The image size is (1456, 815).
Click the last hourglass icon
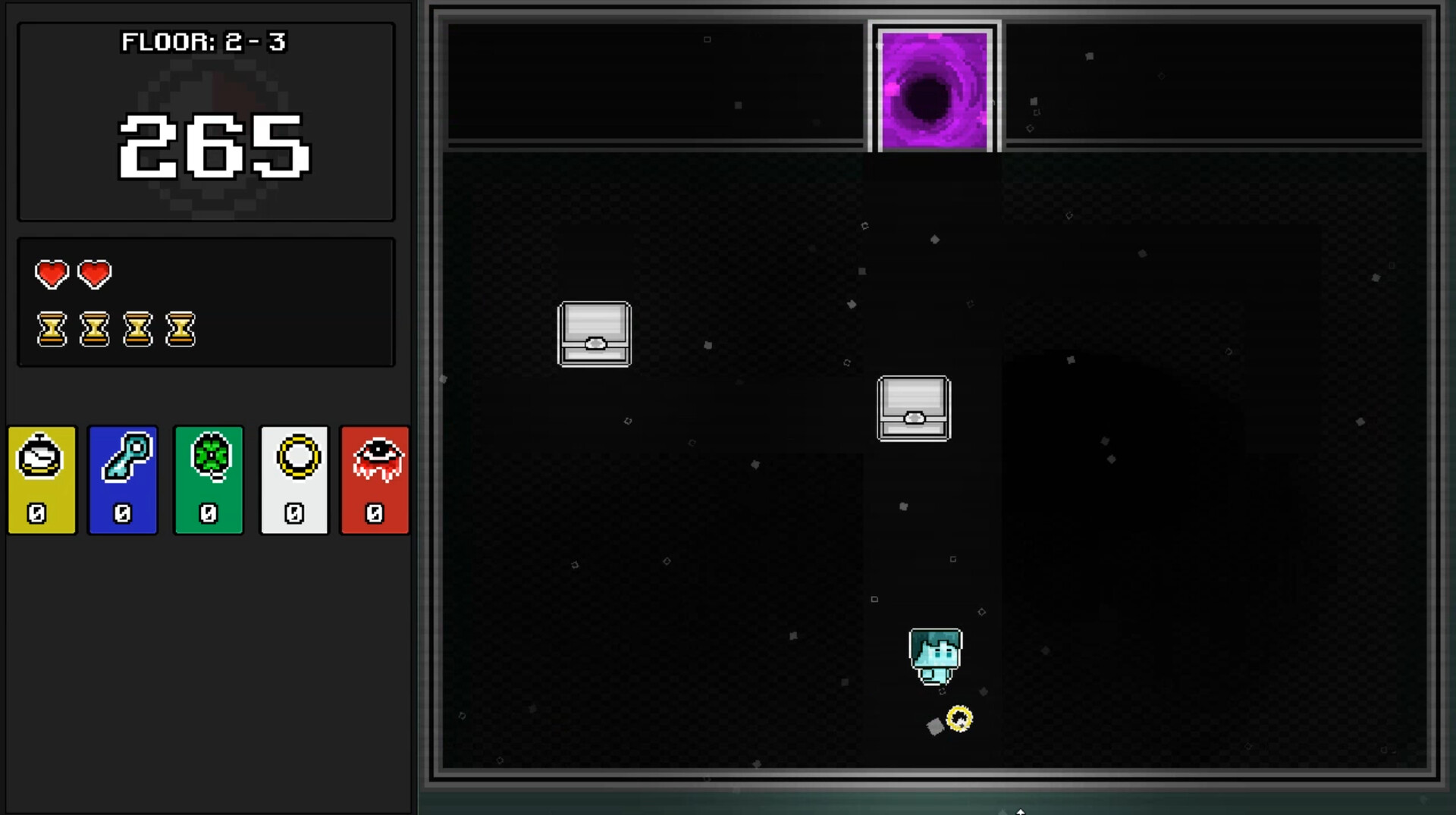tap(181, 329)
